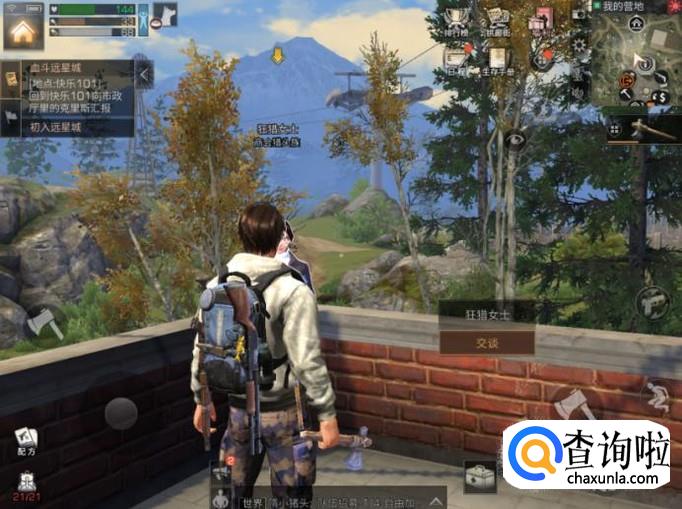The image size is (682, 509).
Task: Open the 配方 recipe menu
Action: coord(26,441)
